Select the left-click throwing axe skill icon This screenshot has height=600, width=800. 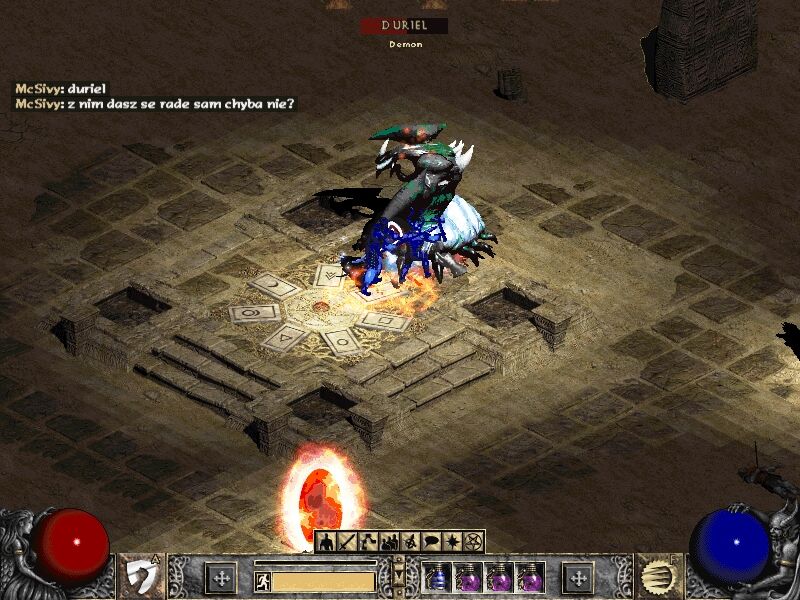(x=141, y=578)
